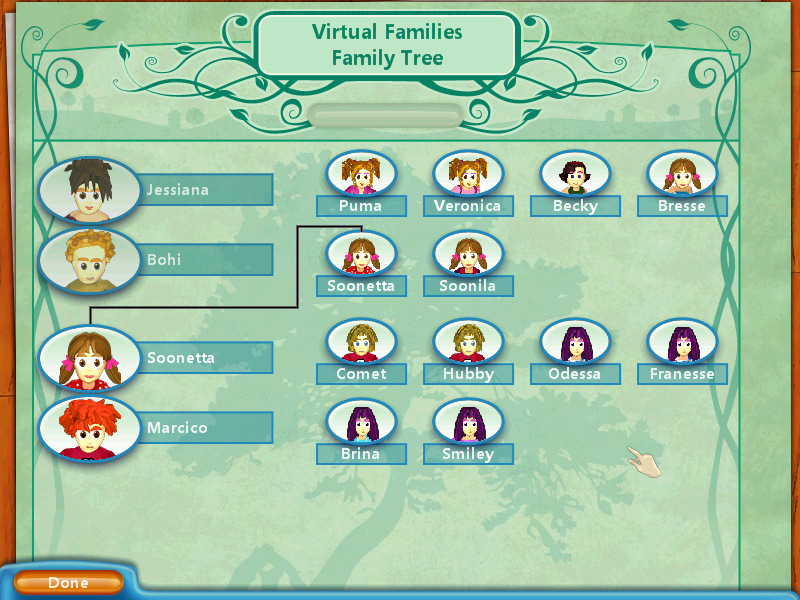Viewport: 800px width, 600px height.
Task: Click Franesse's portrait
Action: [x=682, y=343]
